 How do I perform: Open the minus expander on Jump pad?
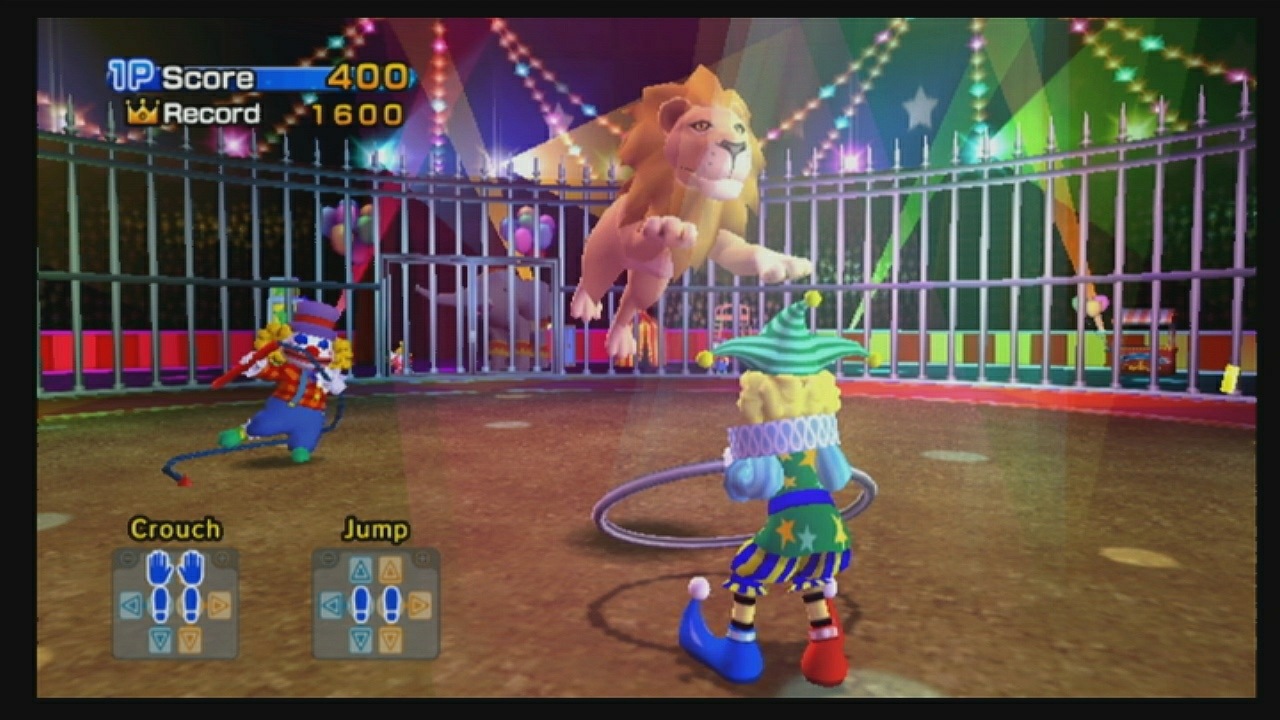327,558
